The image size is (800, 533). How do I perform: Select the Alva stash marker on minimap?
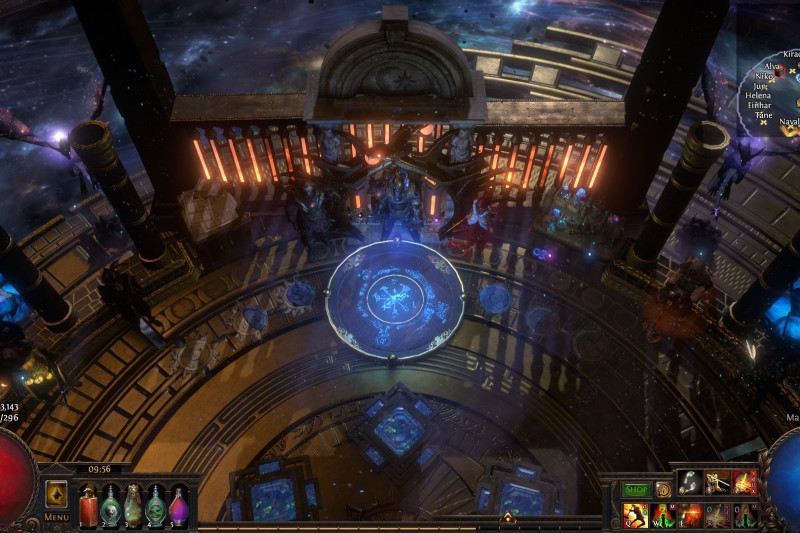[780, 69]
